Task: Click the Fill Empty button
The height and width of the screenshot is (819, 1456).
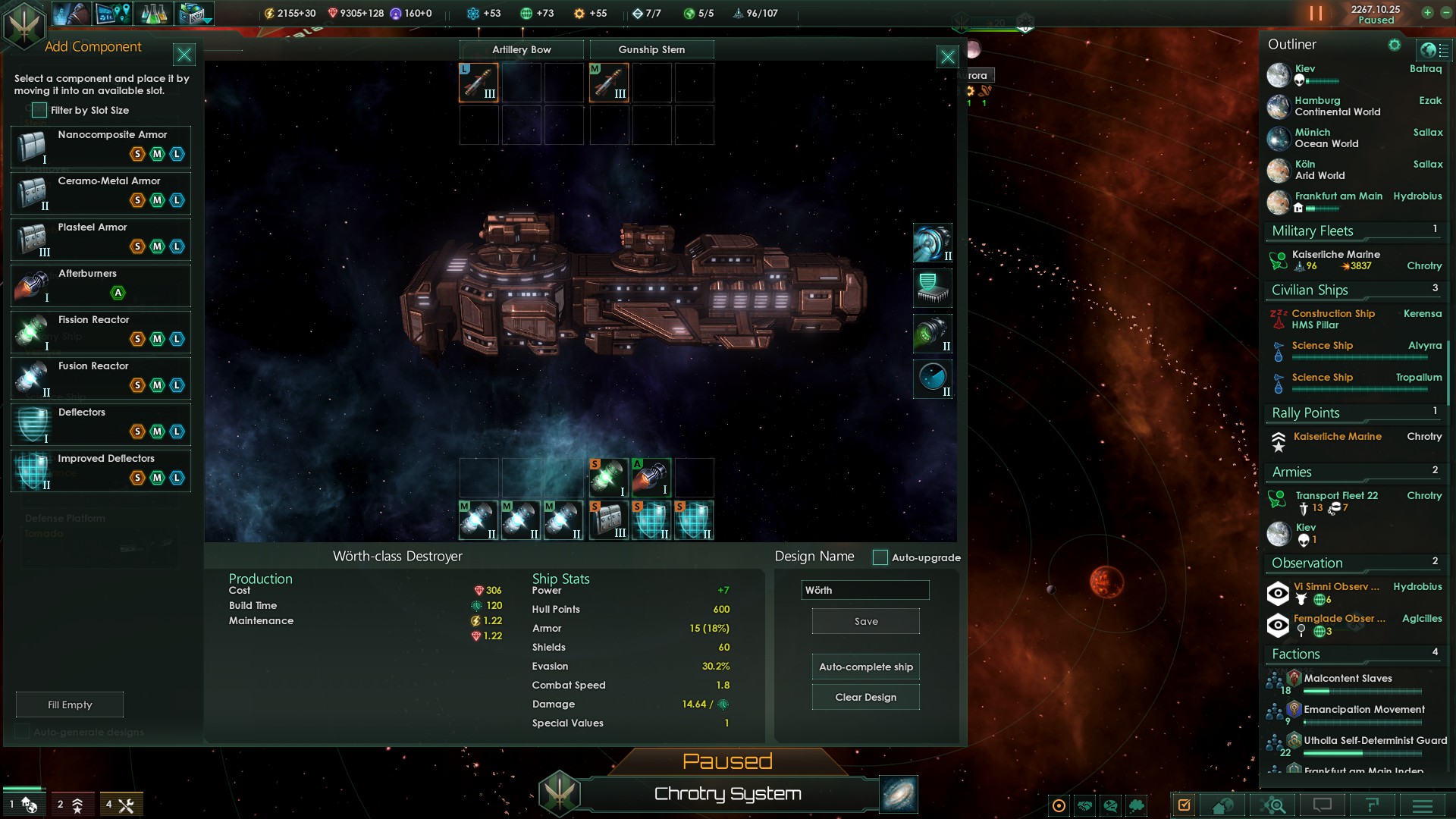Action: pos(70,704)
